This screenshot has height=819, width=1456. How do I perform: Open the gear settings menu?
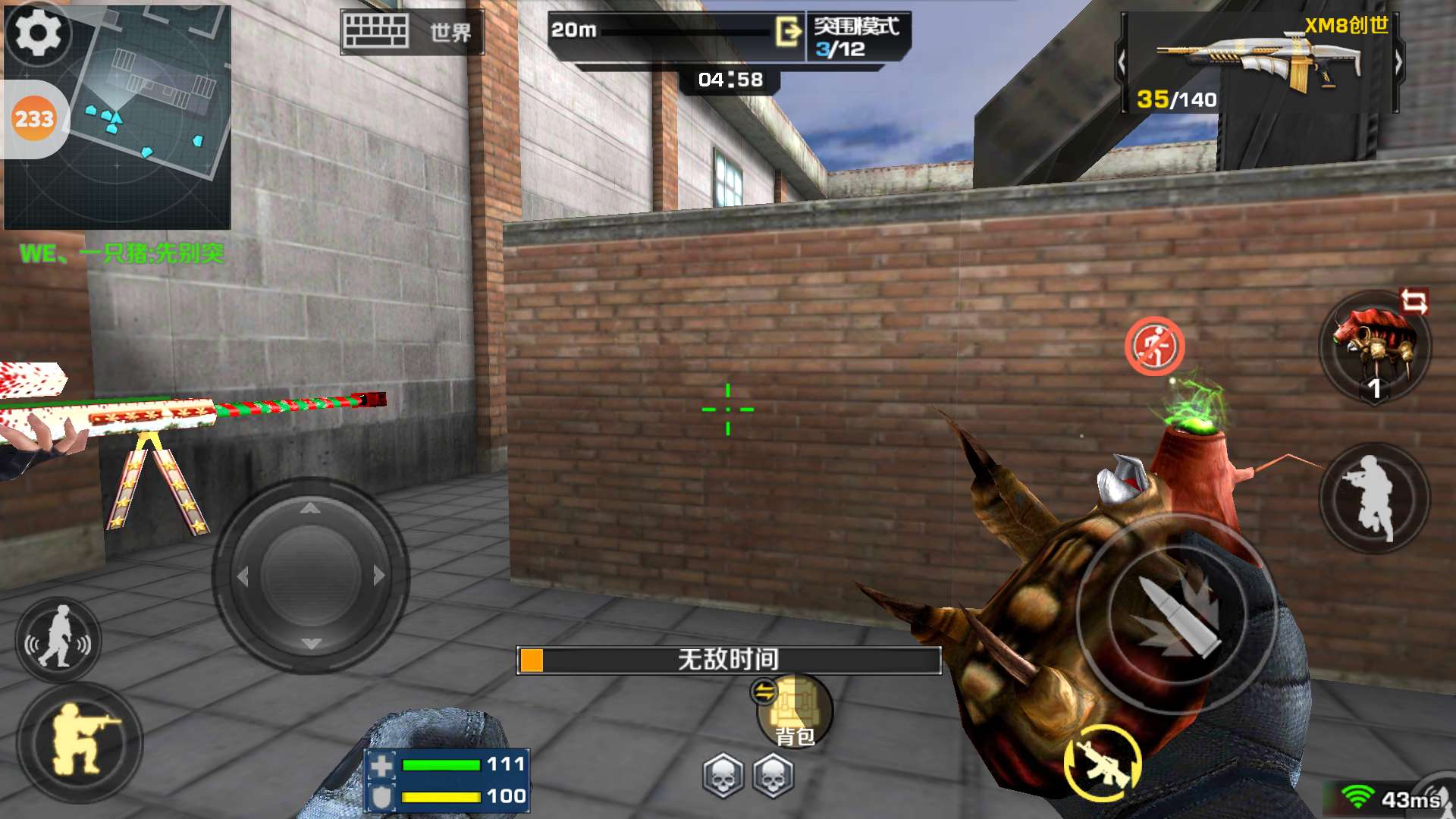coord(38,33)
